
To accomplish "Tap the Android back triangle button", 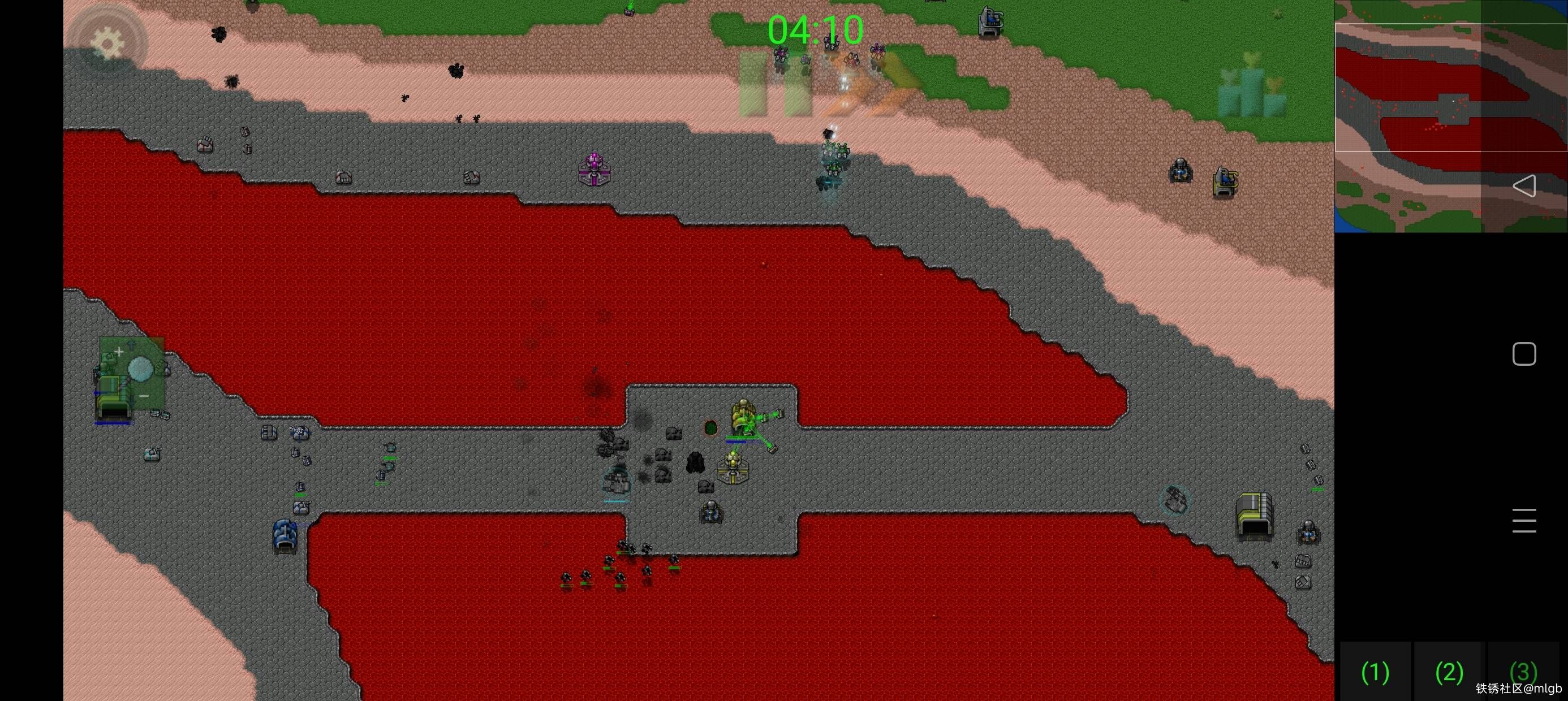I will point(1523,186).
